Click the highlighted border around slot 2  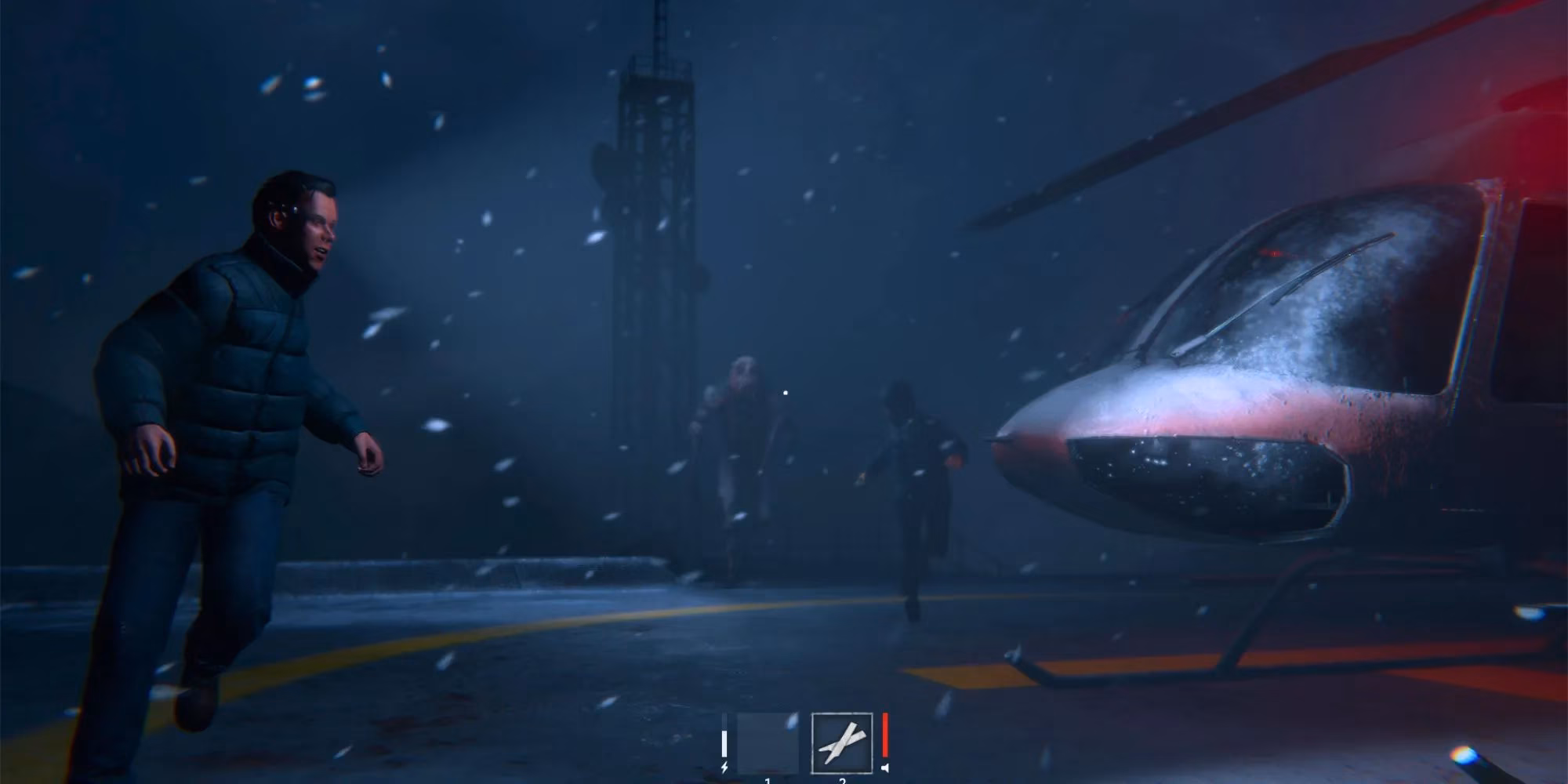click(x=841, y=714)
